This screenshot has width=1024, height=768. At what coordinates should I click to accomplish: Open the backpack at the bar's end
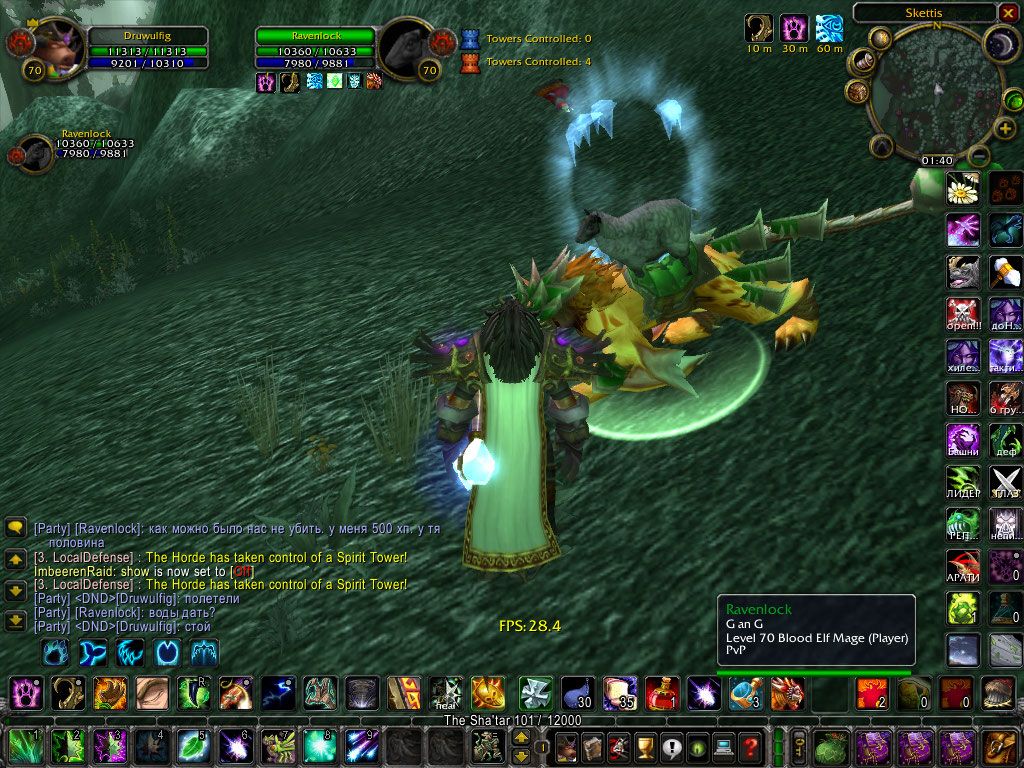point(999,746)
